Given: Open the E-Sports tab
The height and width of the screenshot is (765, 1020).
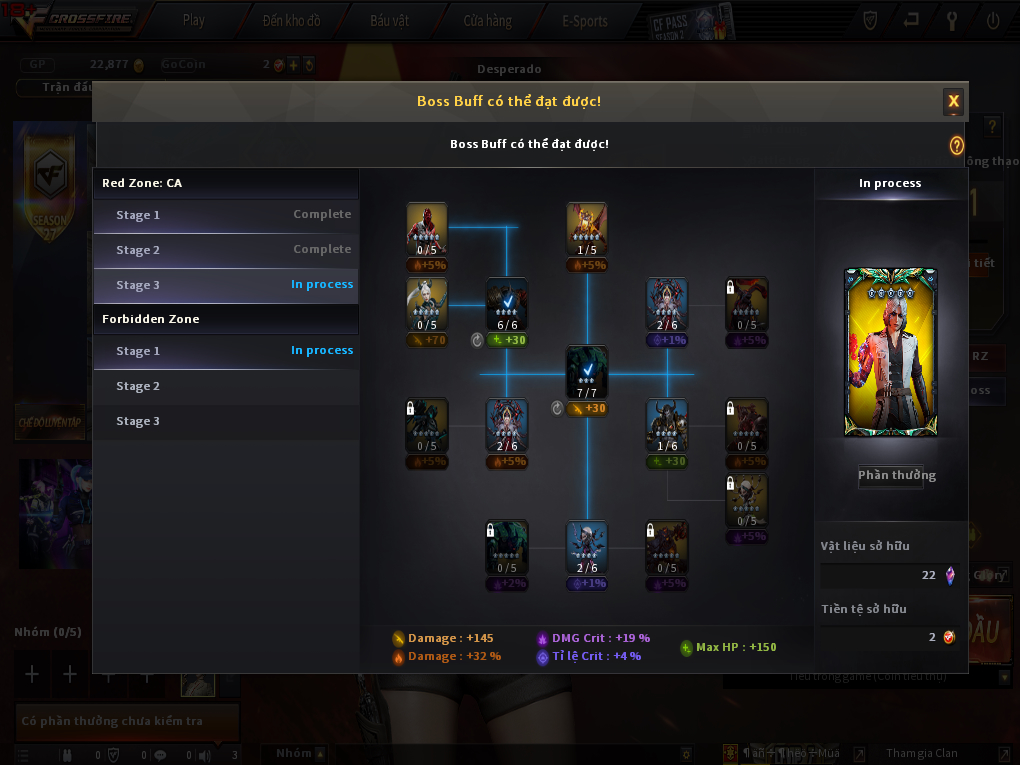Looking at the screenshot, I should (x=586, y=20).
